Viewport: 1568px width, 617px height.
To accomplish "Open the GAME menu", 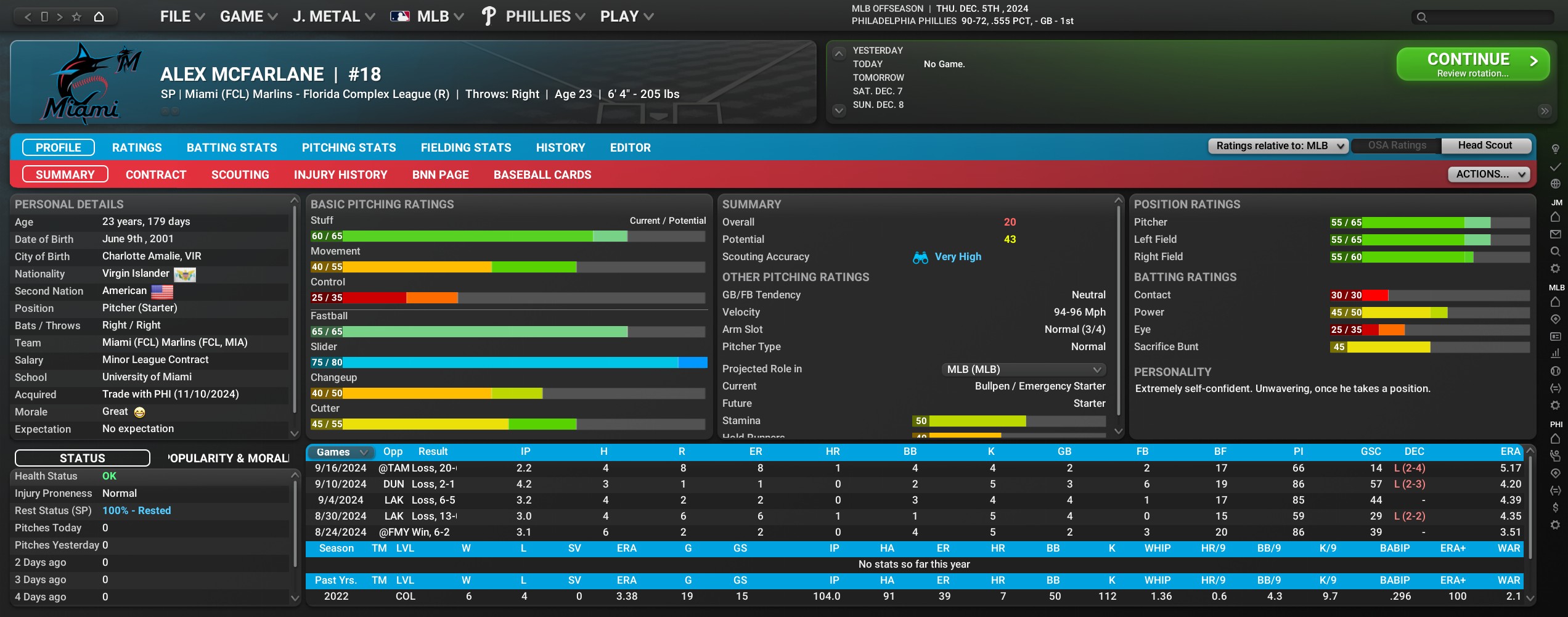I will [x=248, y=17].
